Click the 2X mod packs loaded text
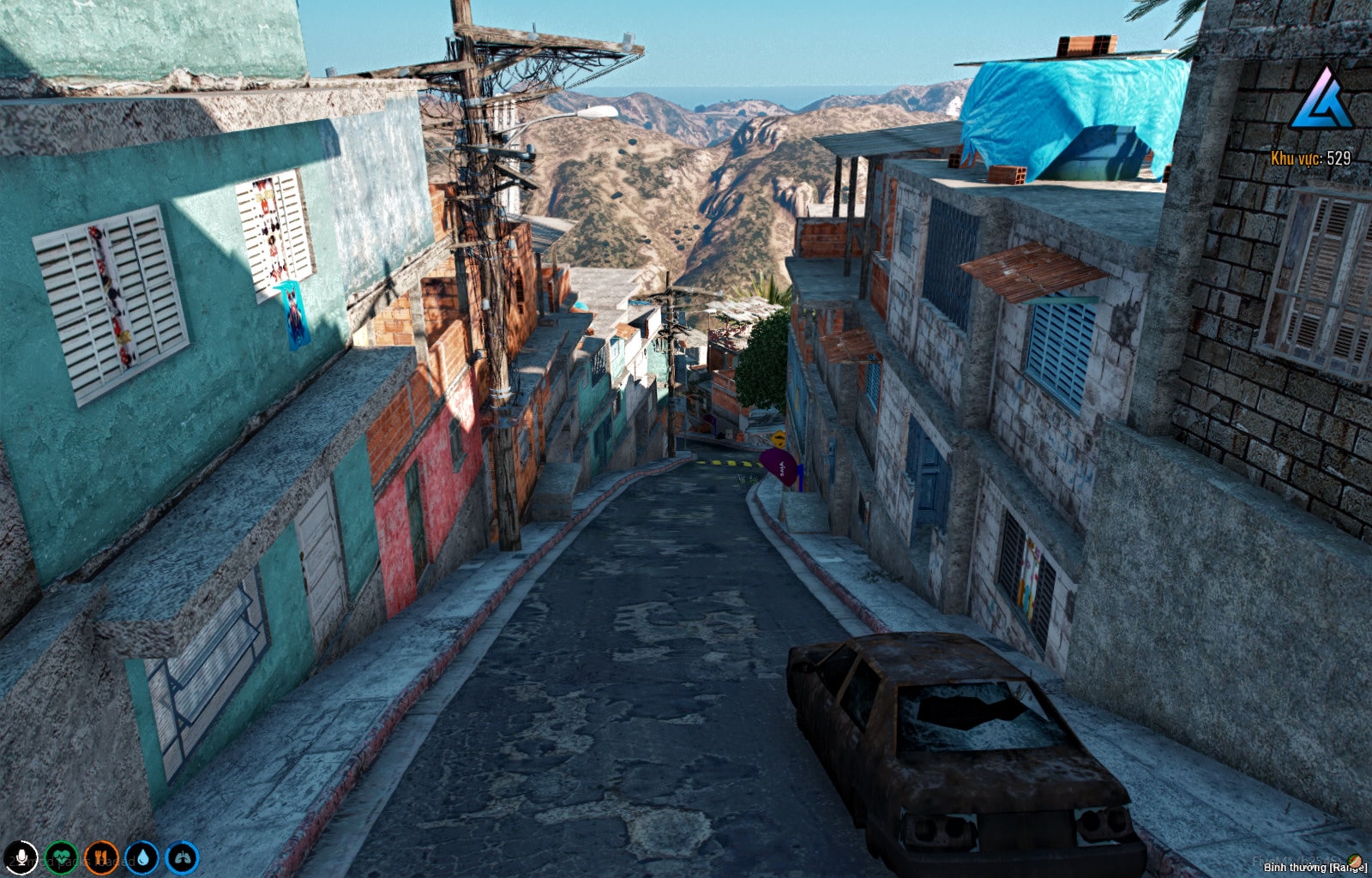Image resolution: width=1372 pixels, height=878 pixels. (x=73, y=862)
